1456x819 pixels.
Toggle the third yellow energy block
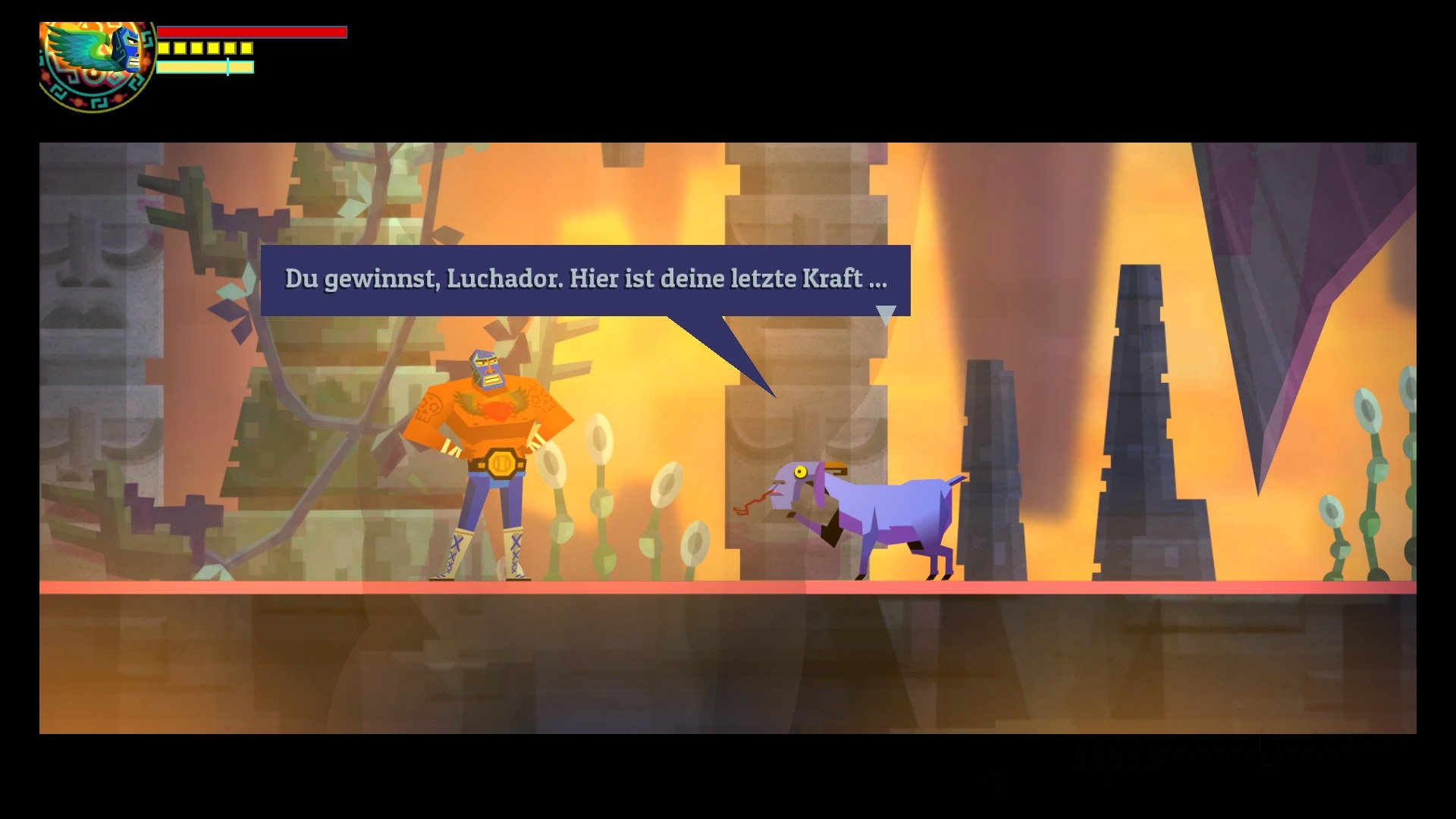tap(197, 49)
